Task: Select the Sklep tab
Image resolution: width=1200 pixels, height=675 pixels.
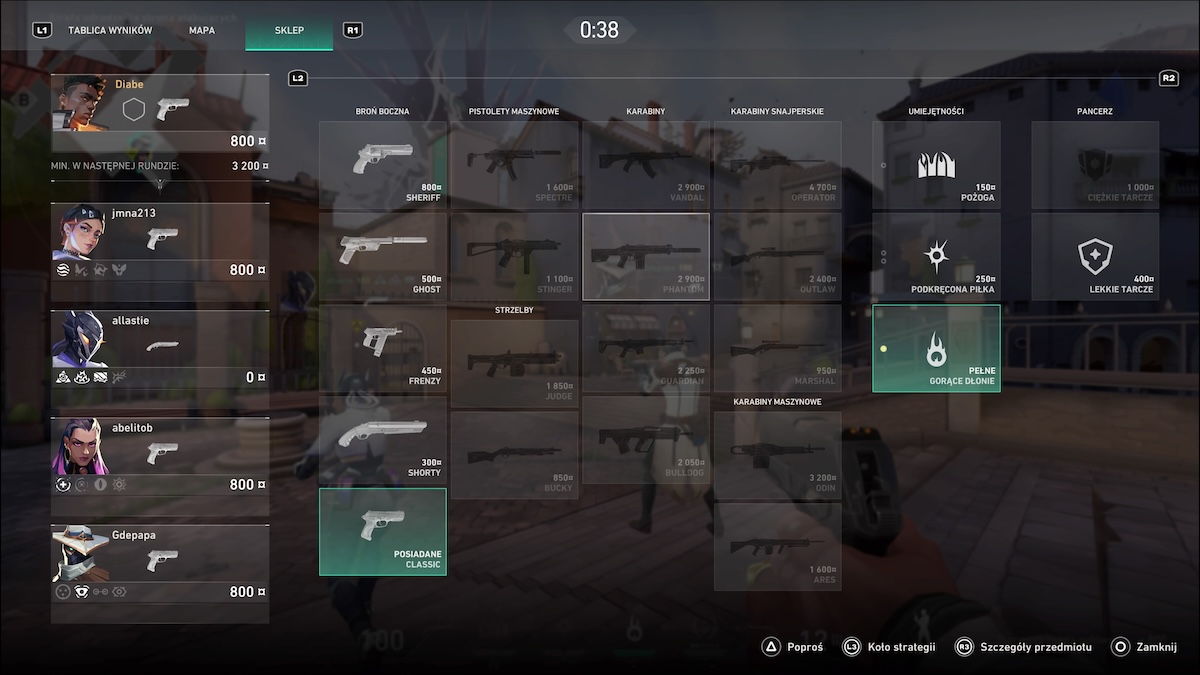Action: 289,30
